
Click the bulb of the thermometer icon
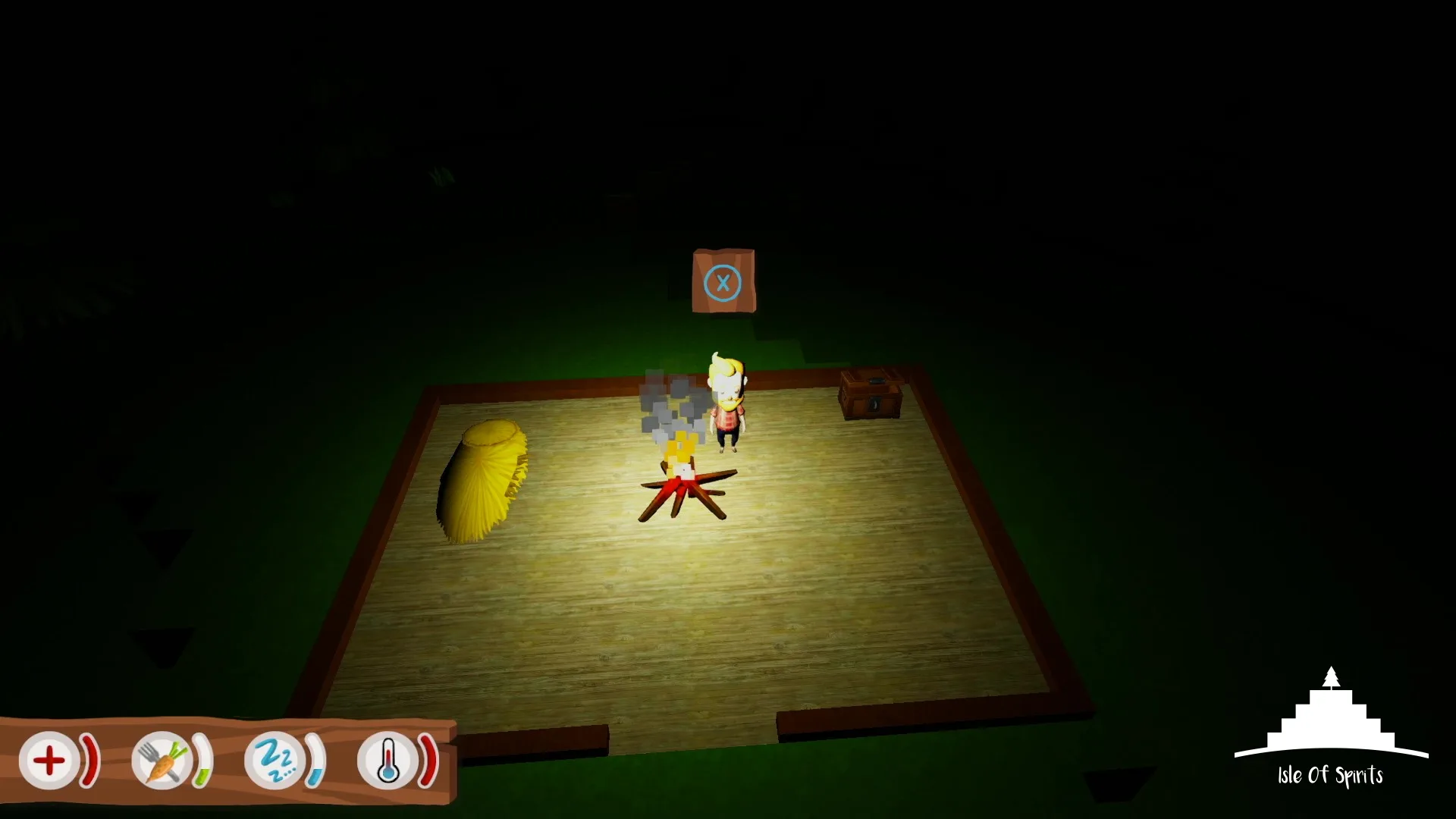tap(389, 773)
